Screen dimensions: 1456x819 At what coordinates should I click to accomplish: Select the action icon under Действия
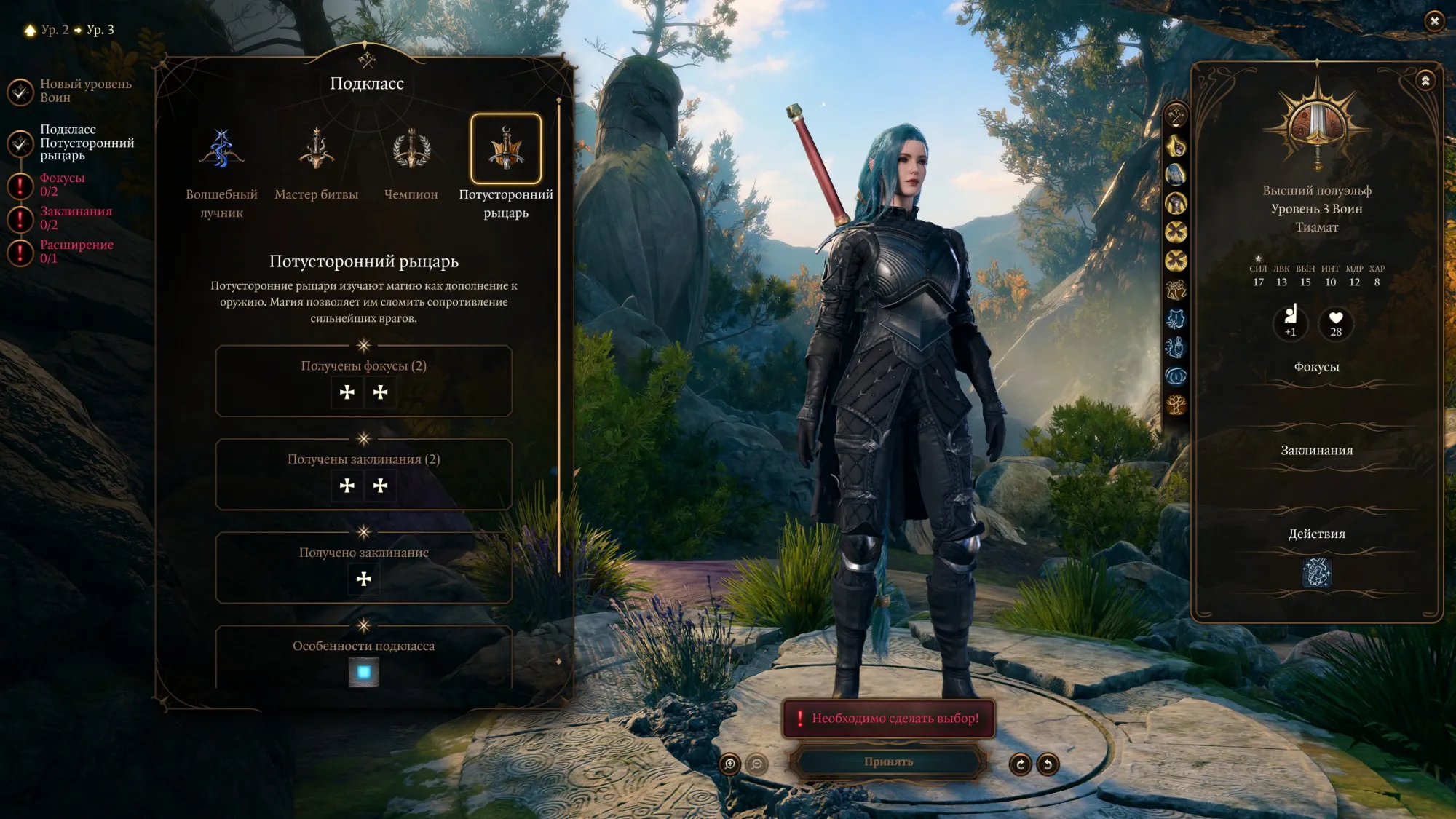(x=1316, y=573)
